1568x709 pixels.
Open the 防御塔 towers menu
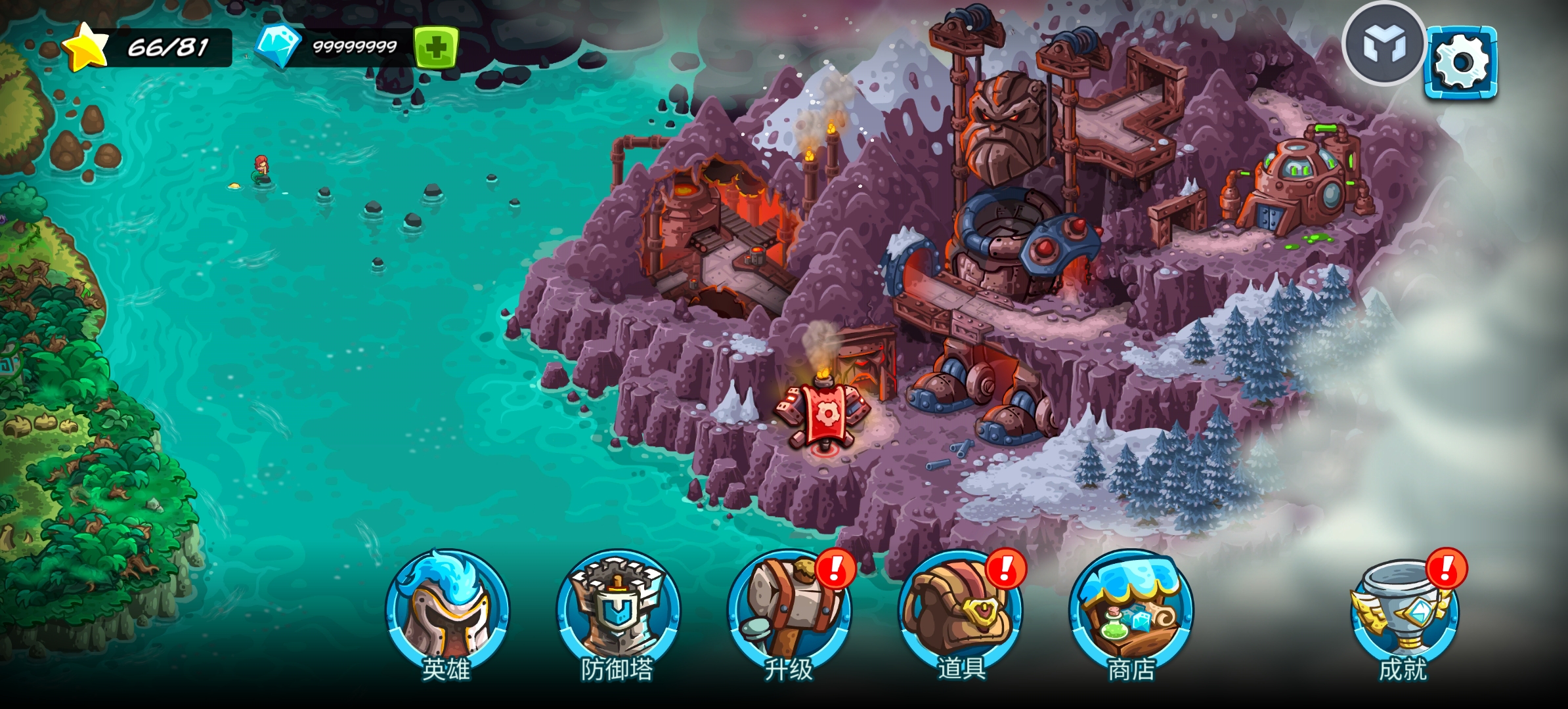(618, 612)
